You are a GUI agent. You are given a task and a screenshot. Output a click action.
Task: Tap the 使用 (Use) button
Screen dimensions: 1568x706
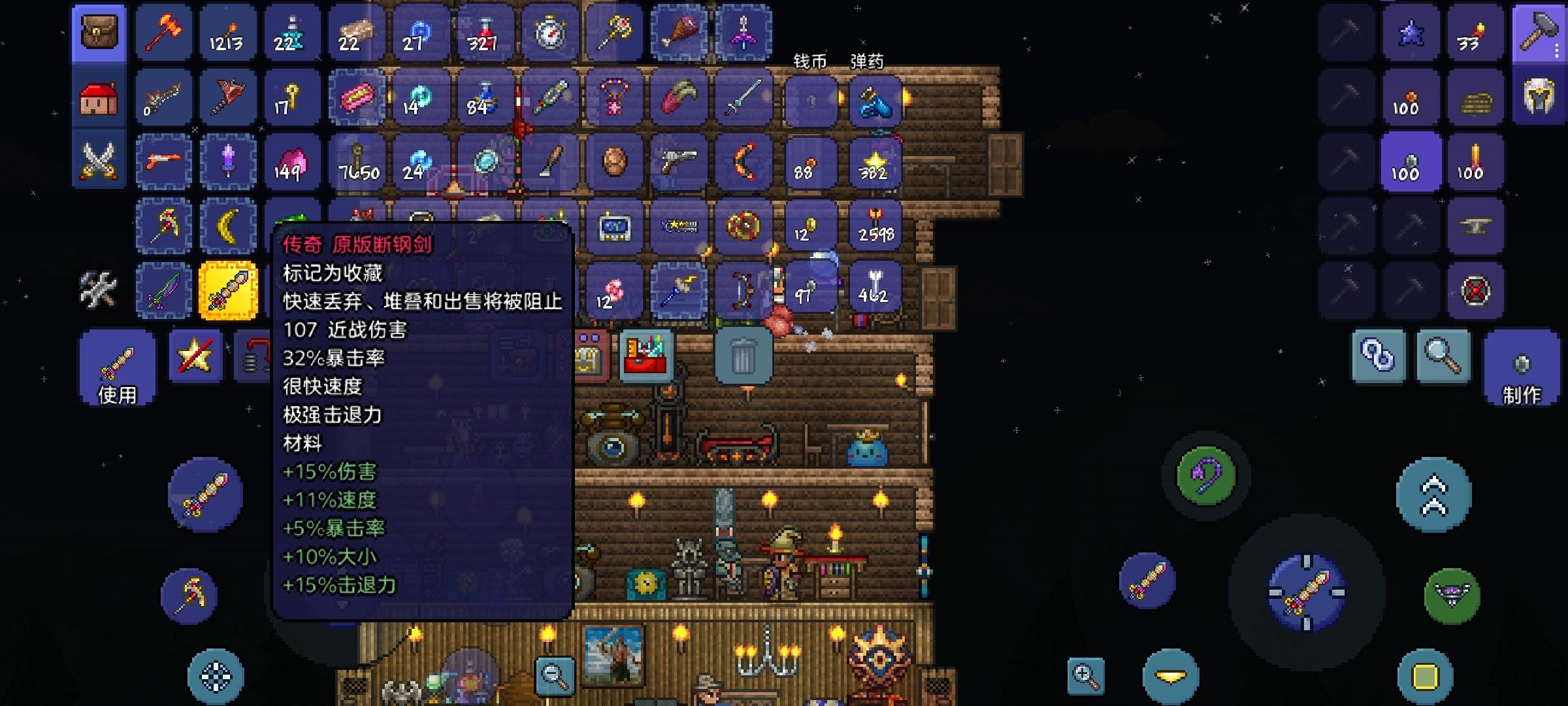[x=118, y=369]
